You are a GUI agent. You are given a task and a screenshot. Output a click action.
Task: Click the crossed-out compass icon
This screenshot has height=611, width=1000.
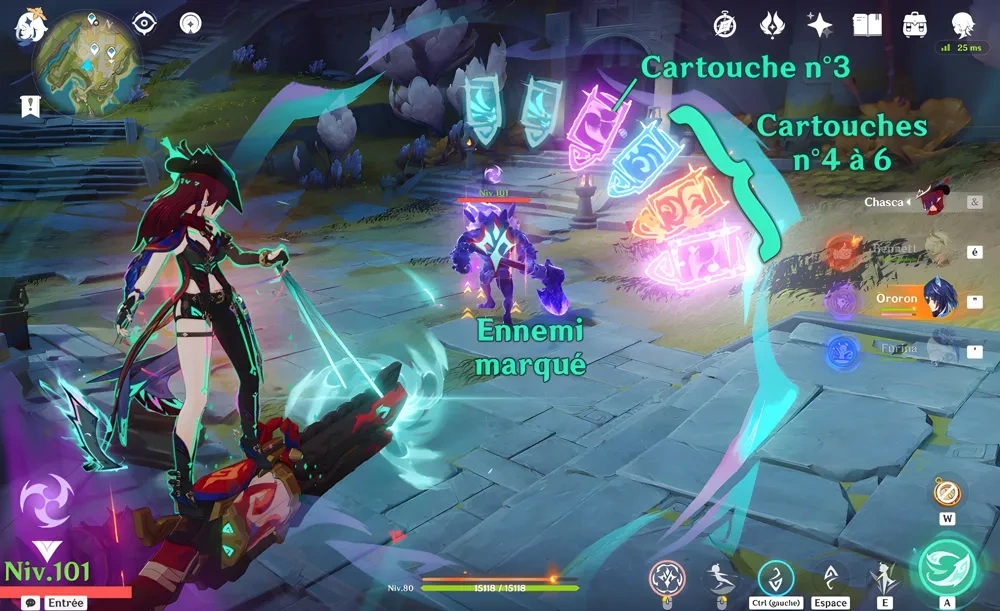coord(725,25)
